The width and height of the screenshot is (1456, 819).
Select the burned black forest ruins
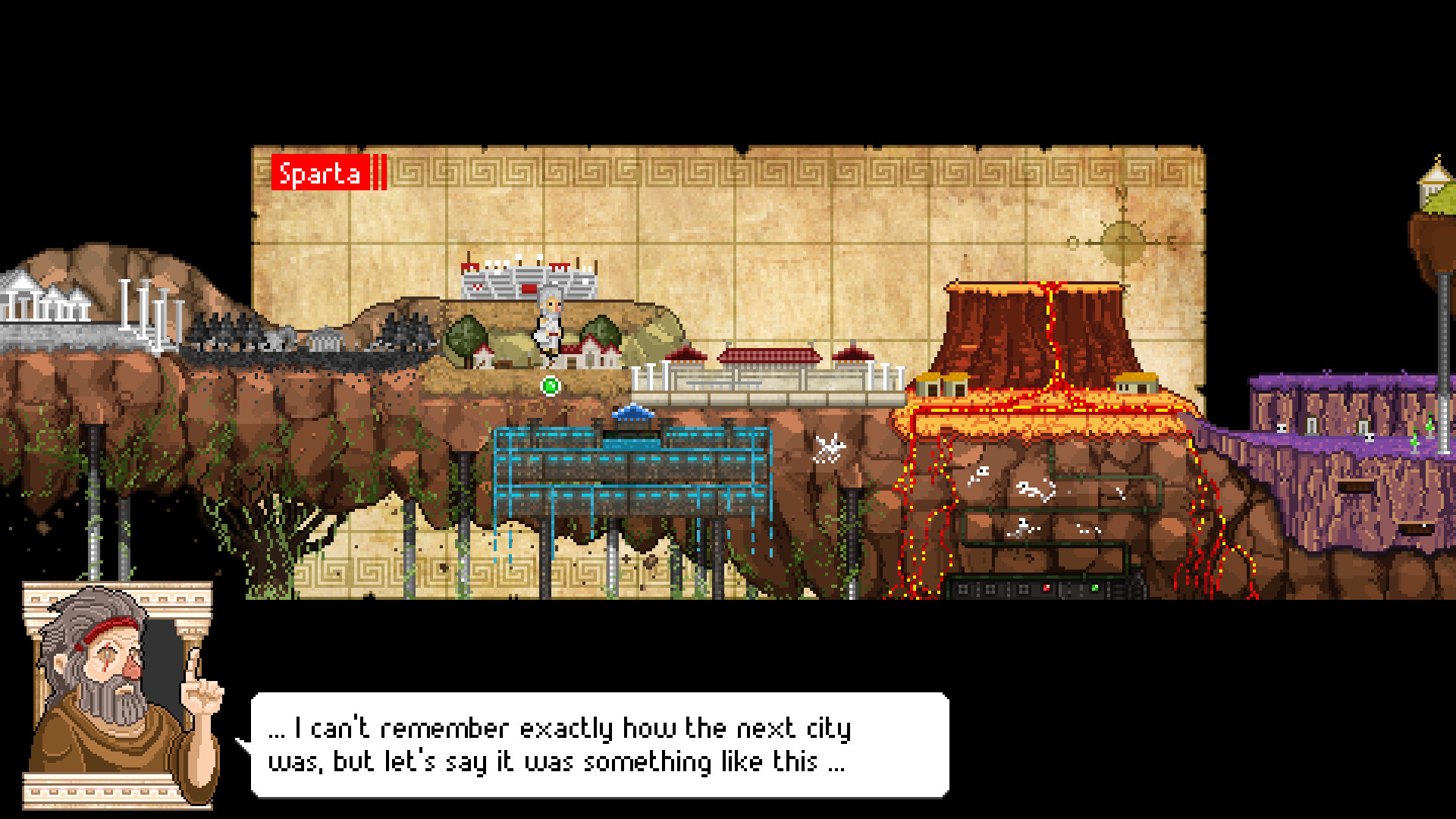point(303,341)
